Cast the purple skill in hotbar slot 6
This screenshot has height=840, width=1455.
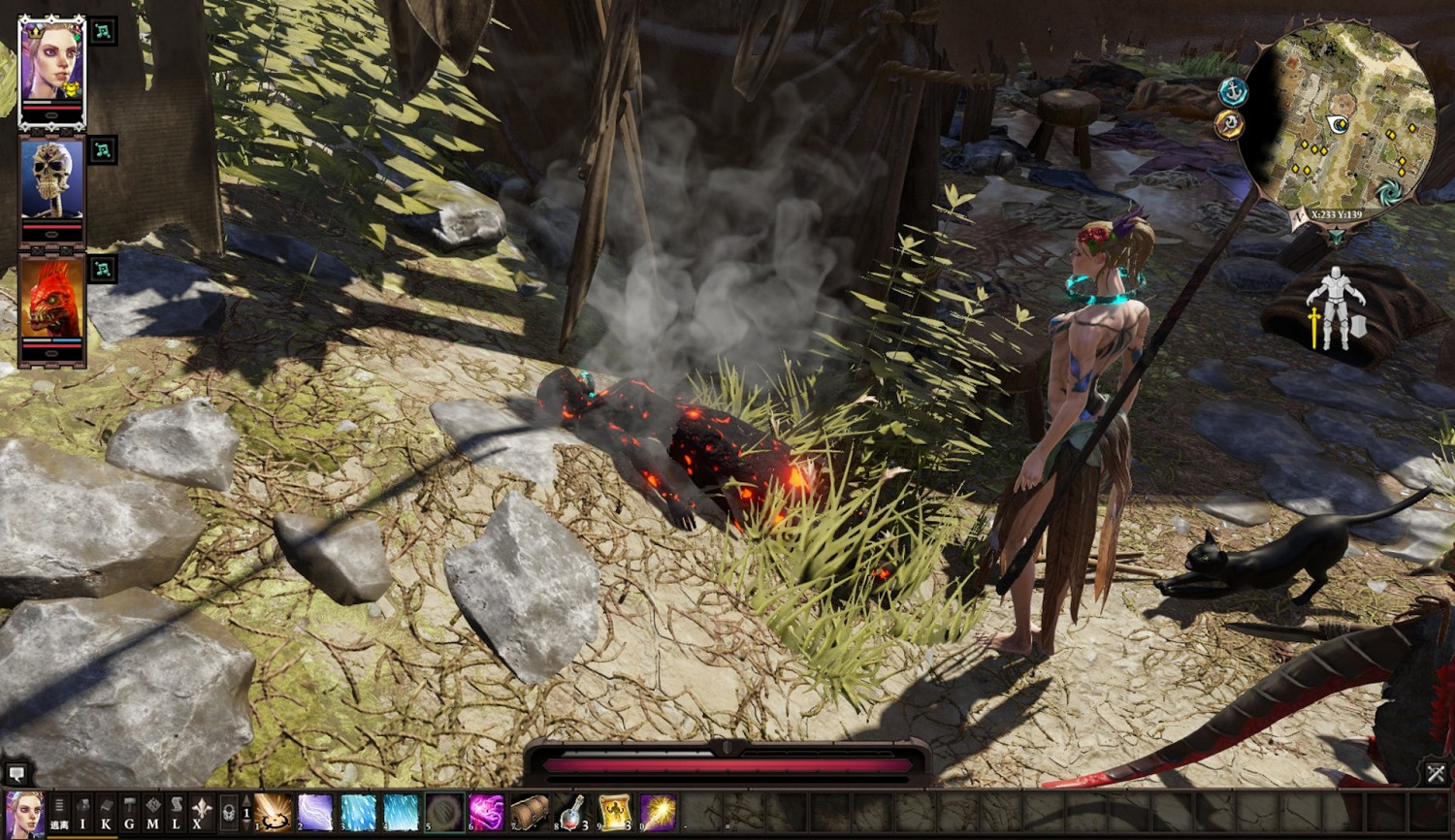486,813
